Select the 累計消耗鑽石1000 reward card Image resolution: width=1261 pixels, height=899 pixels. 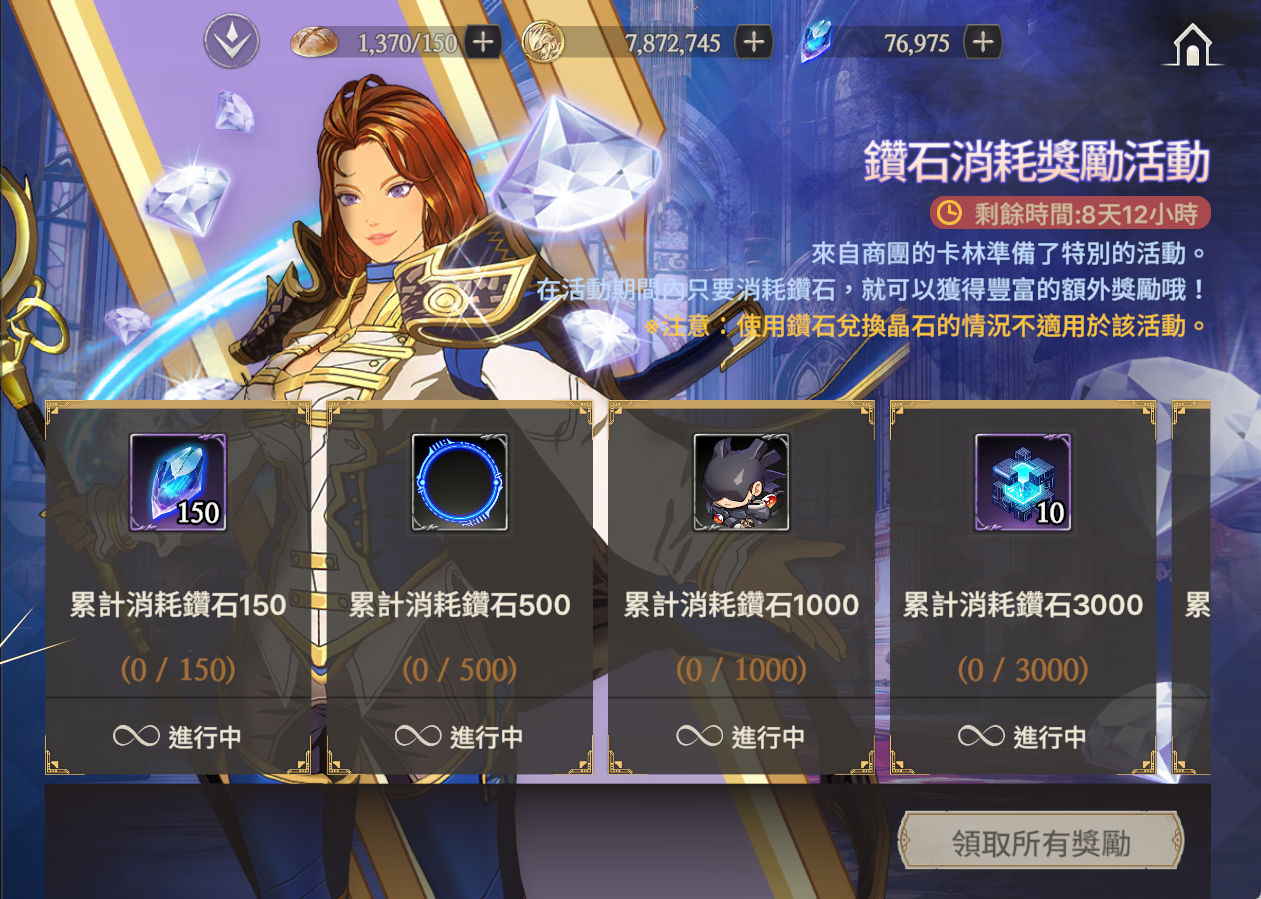coord(741,606)
